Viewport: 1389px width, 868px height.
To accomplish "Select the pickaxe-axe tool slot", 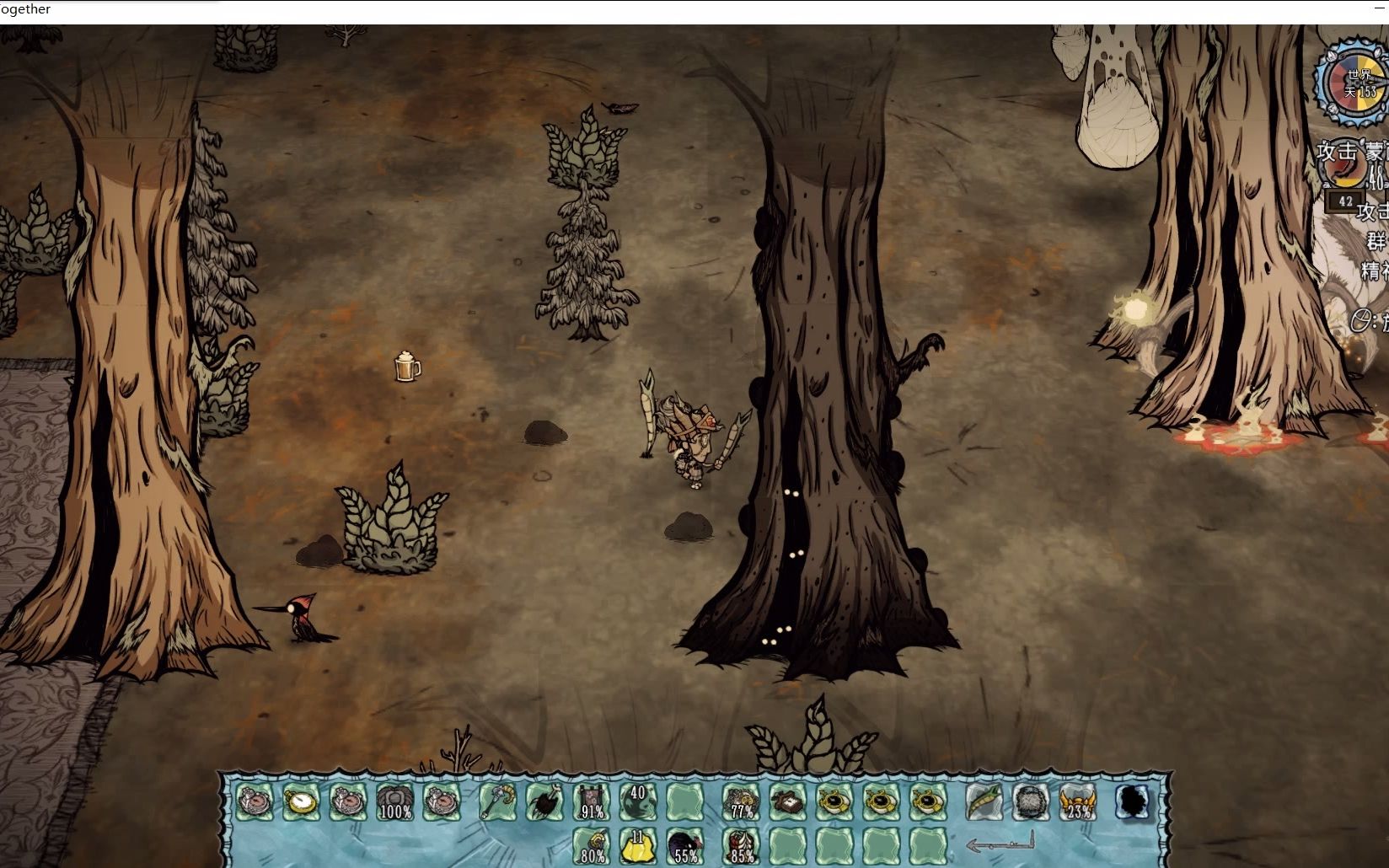I will (x=497, y=801).
